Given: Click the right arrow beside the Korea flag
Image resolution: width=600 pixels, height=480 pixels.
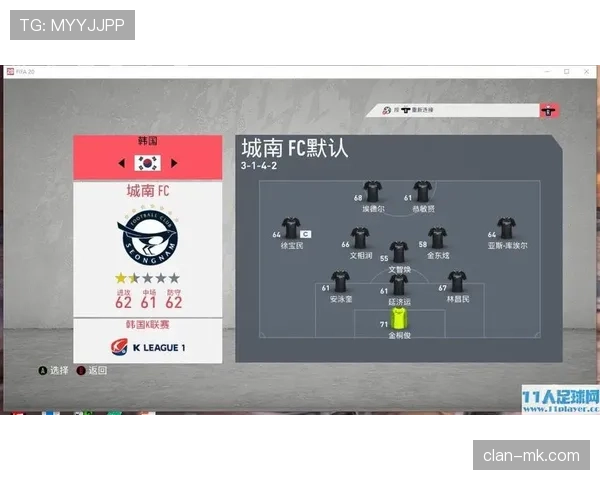Looking at the screenshot, I should [x=174, y=163].
